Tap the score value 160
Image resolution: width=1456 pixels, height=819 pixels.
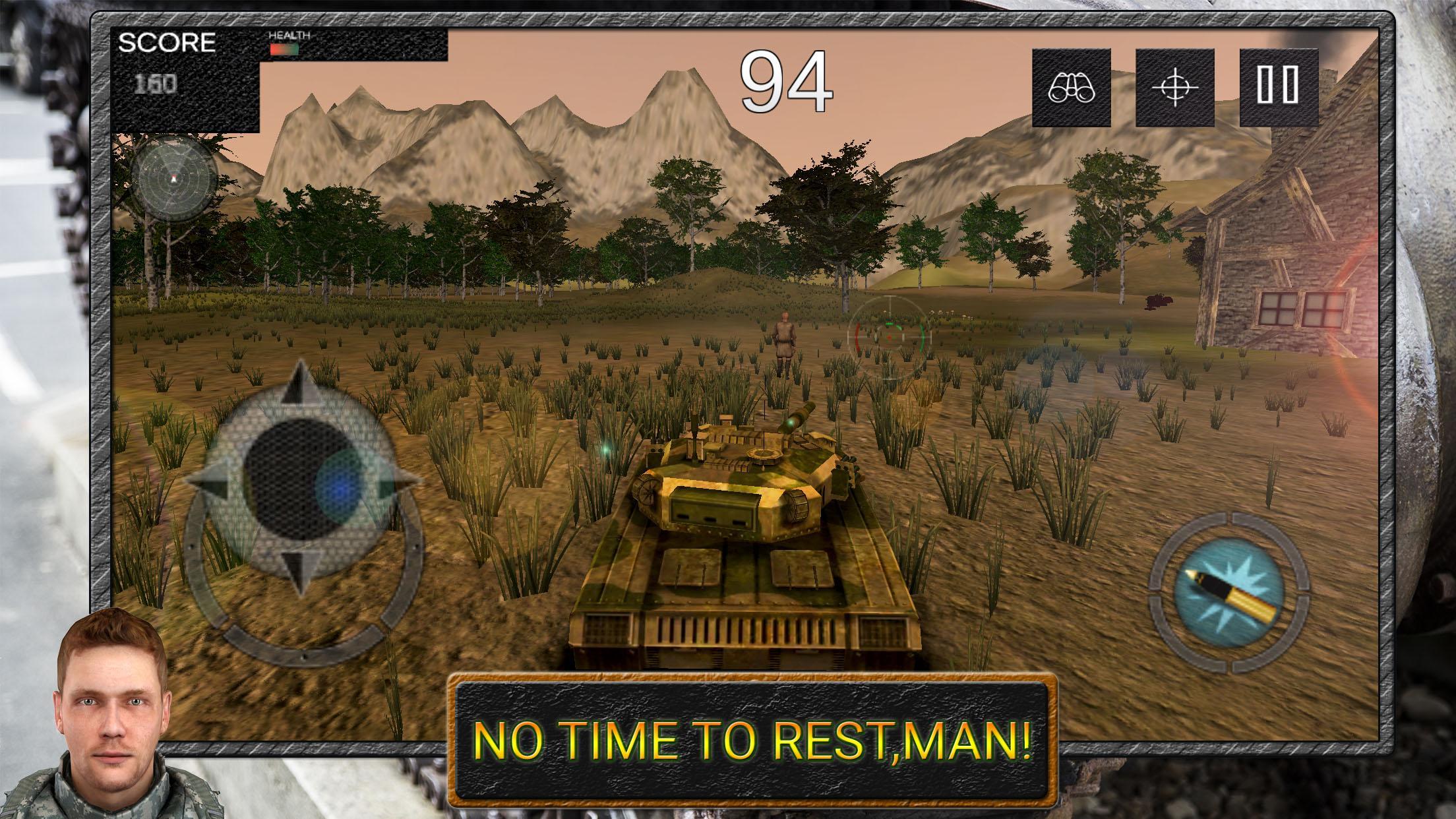(156, 84)
